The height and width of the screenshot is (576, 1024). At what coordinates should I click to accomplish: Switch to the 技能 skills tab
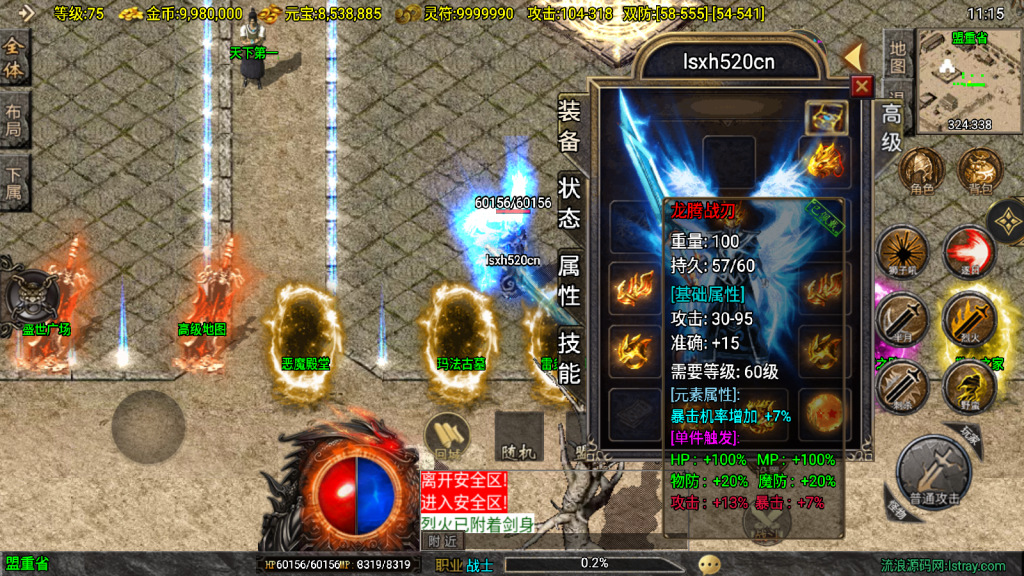(569, 358)
